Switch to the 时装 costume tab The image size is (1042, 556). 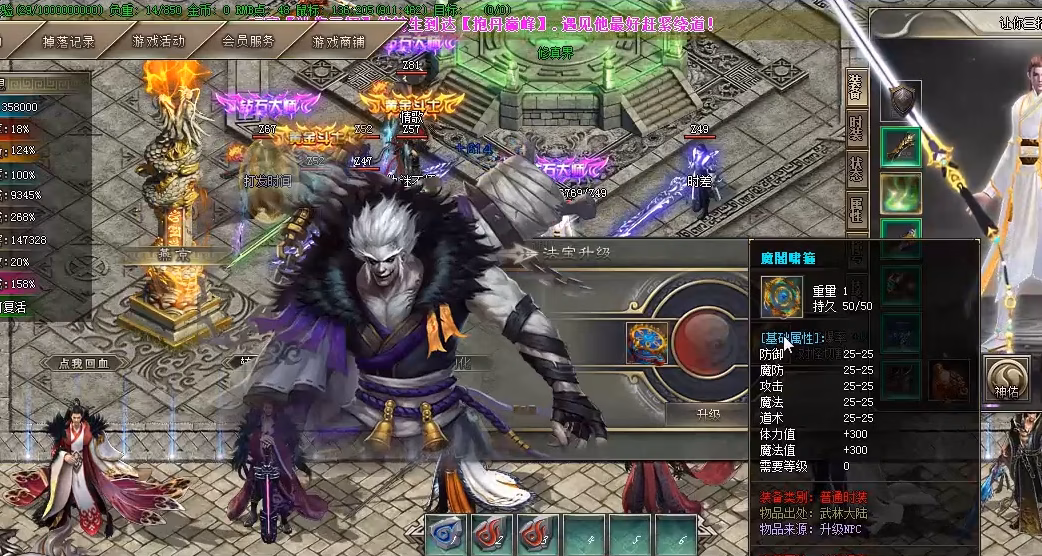tap(856, 130)
